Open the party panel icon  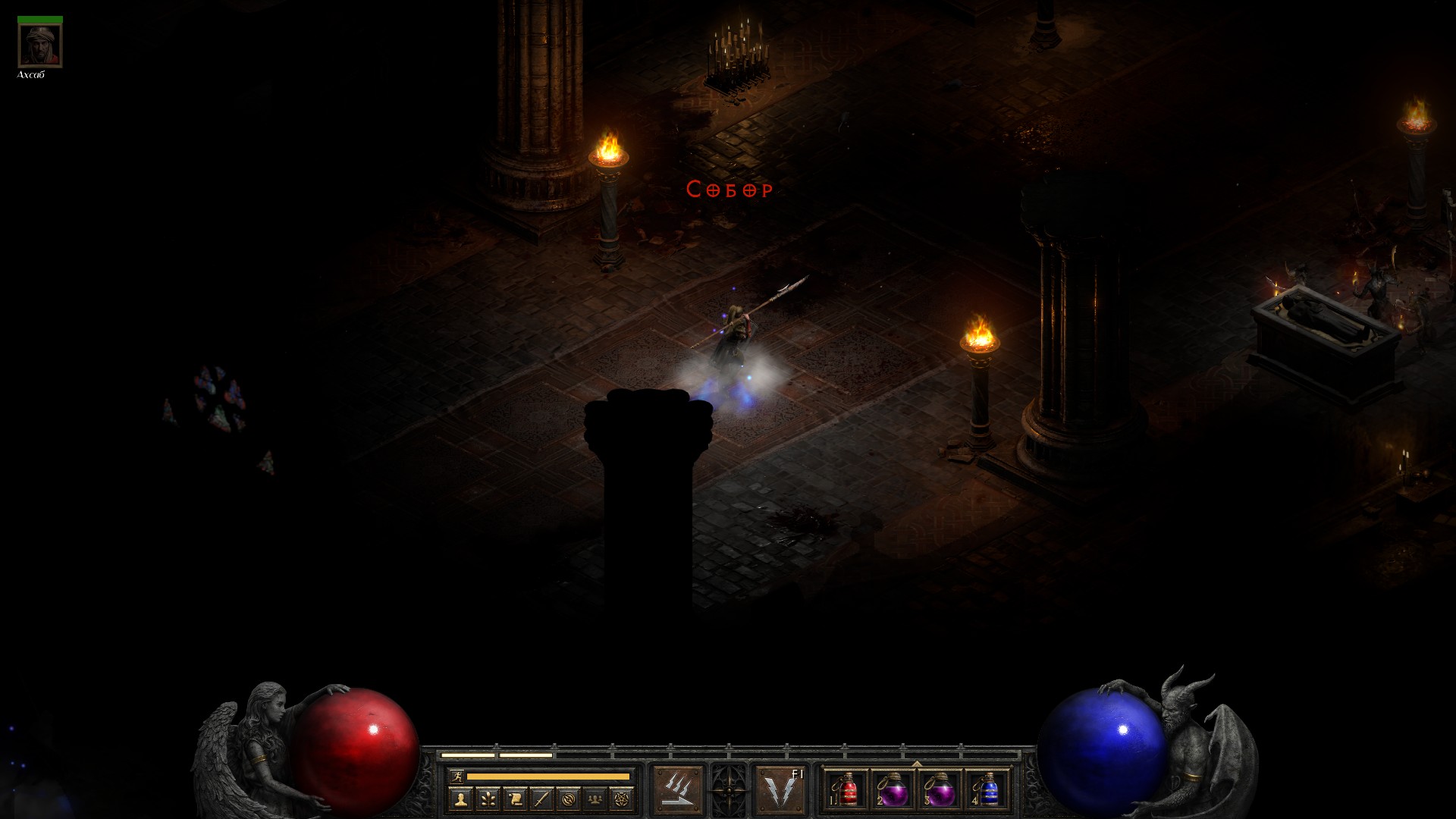pos(595,799)
